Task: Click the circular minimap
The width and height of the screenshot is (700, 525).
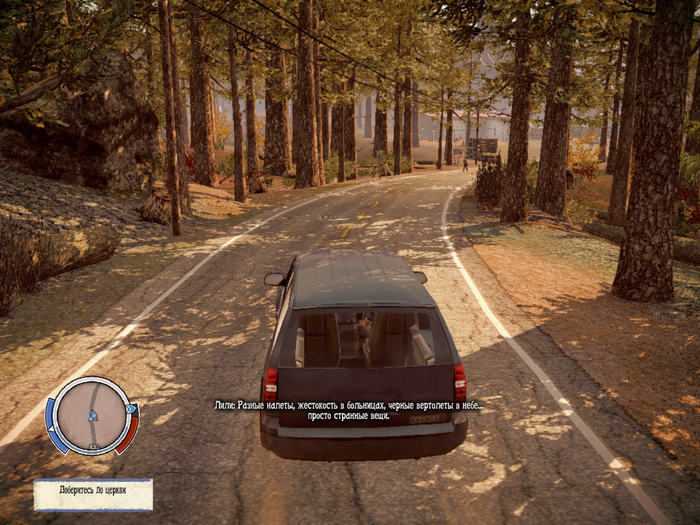Action: pyautogui.click(x=91, y=415)
